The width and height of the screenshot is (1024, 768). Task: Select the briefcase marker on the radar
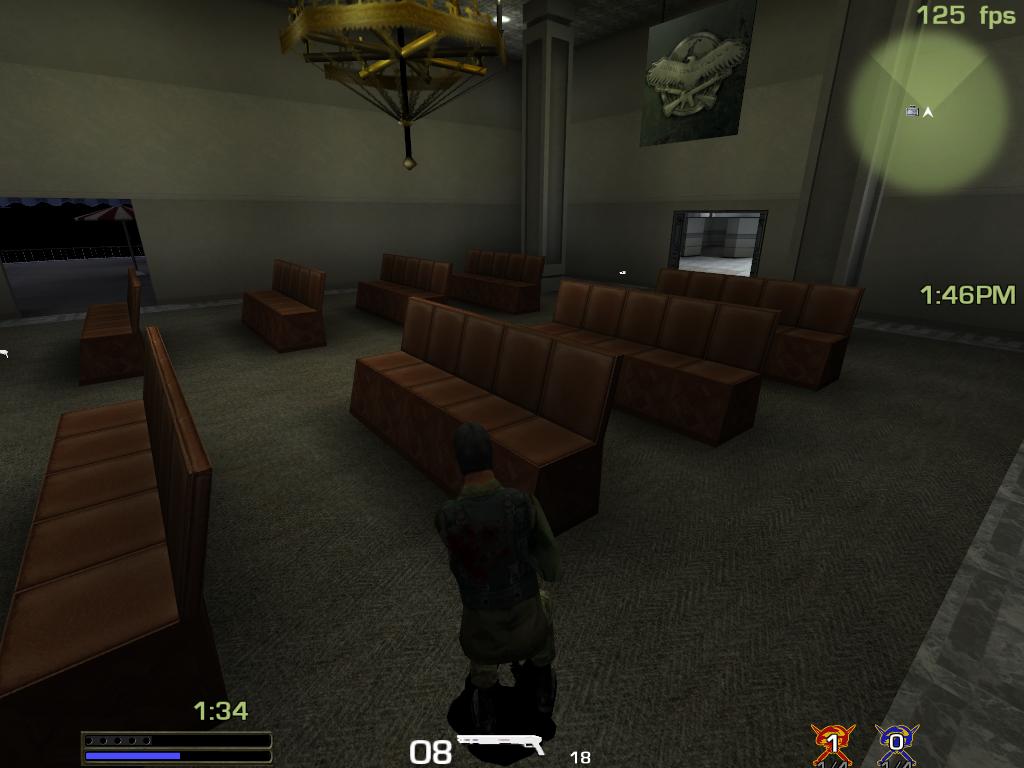click(912, 111)
